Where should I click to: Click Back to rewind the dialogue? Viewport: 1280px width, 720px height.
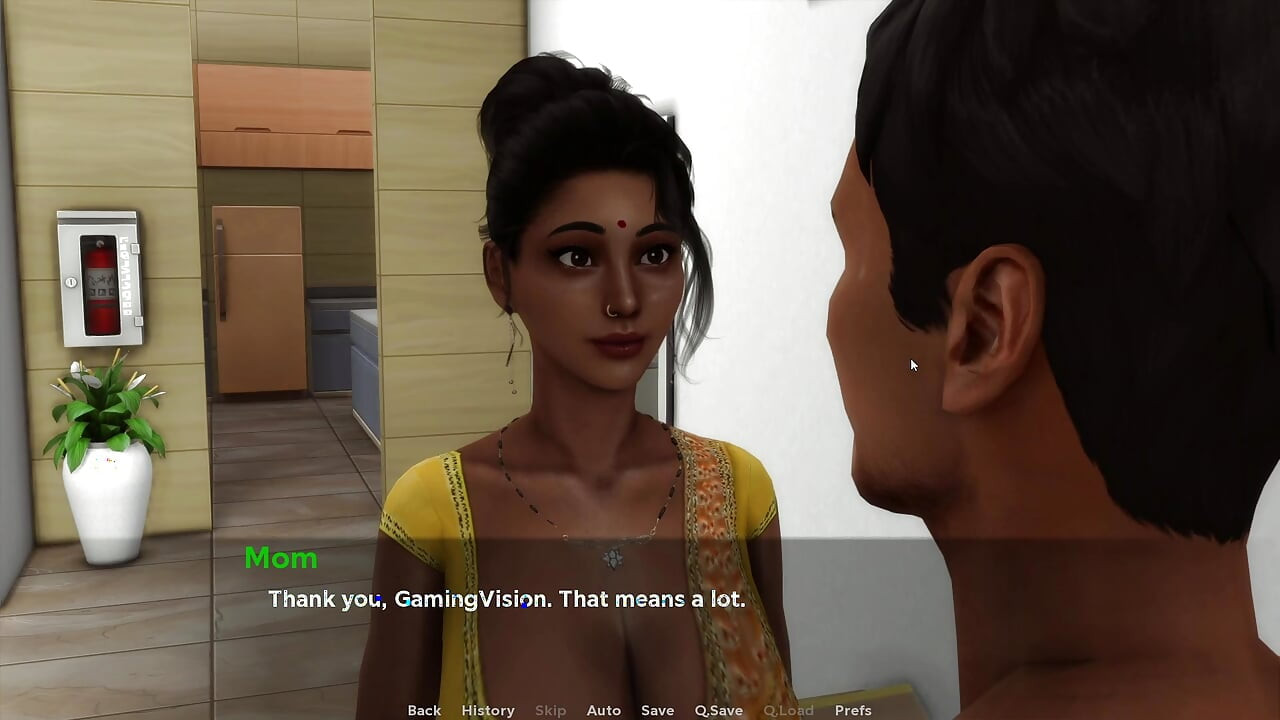423,710
